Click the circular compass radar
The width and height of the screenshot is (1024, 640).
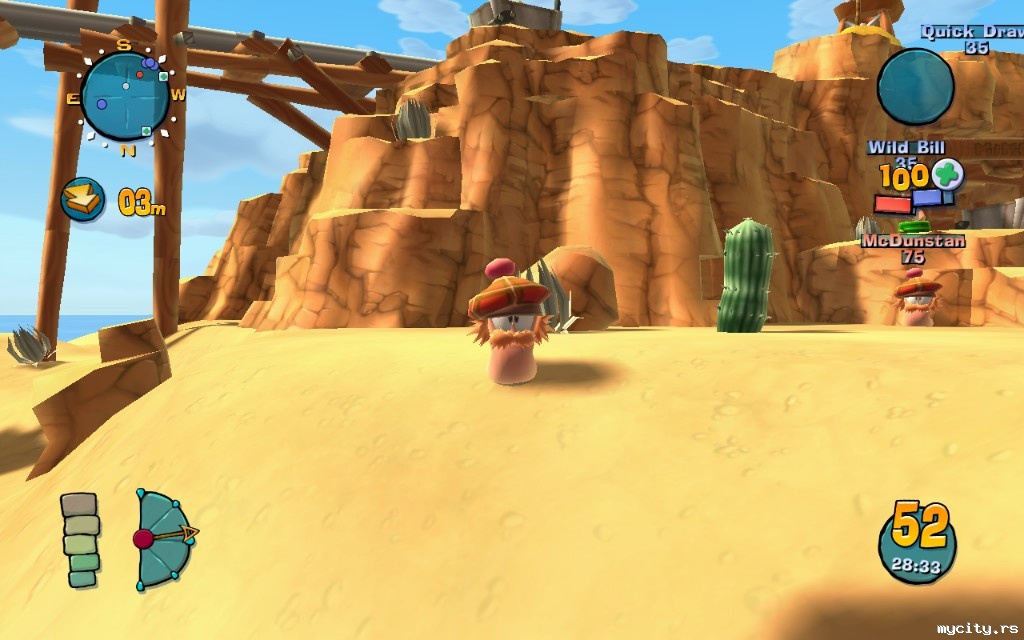(x=126, y=95)
